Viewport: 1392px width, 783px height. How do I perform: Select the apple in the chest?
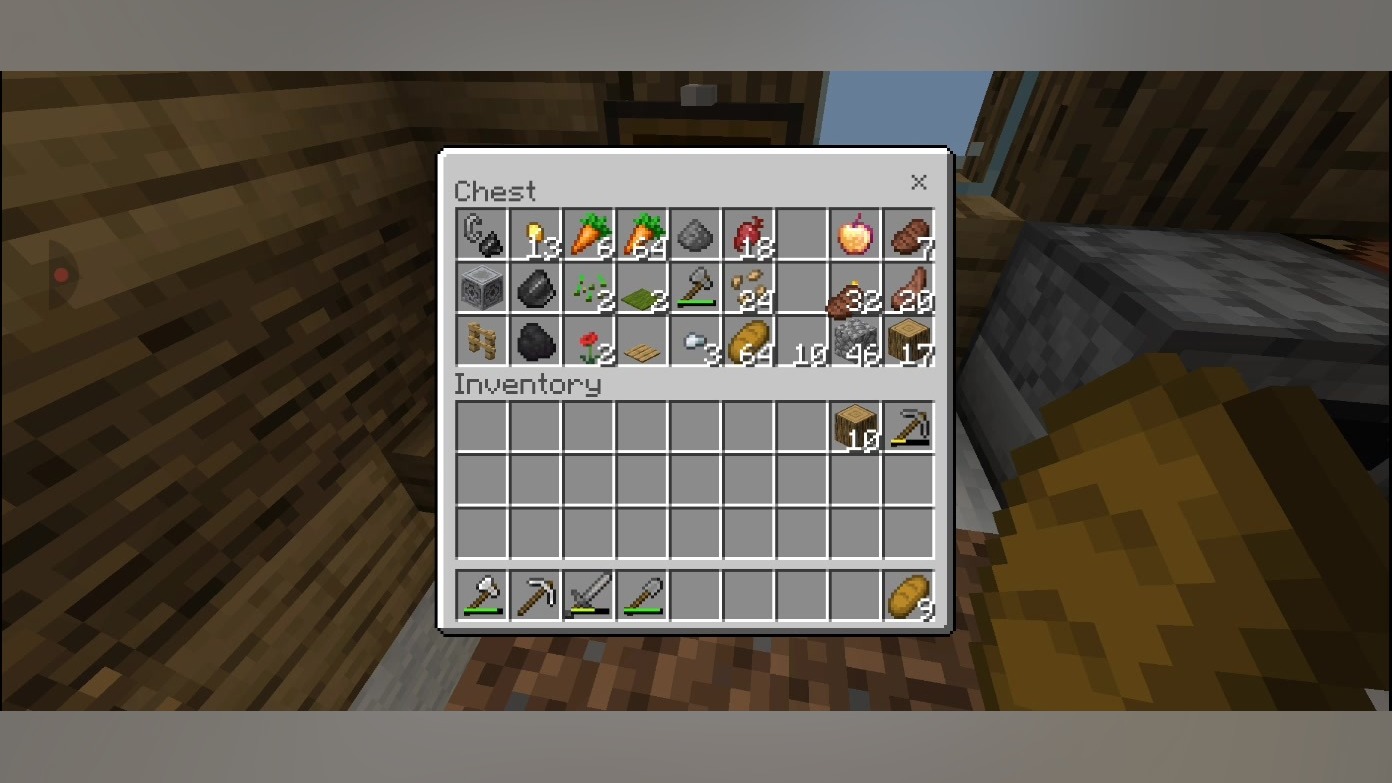856,236
